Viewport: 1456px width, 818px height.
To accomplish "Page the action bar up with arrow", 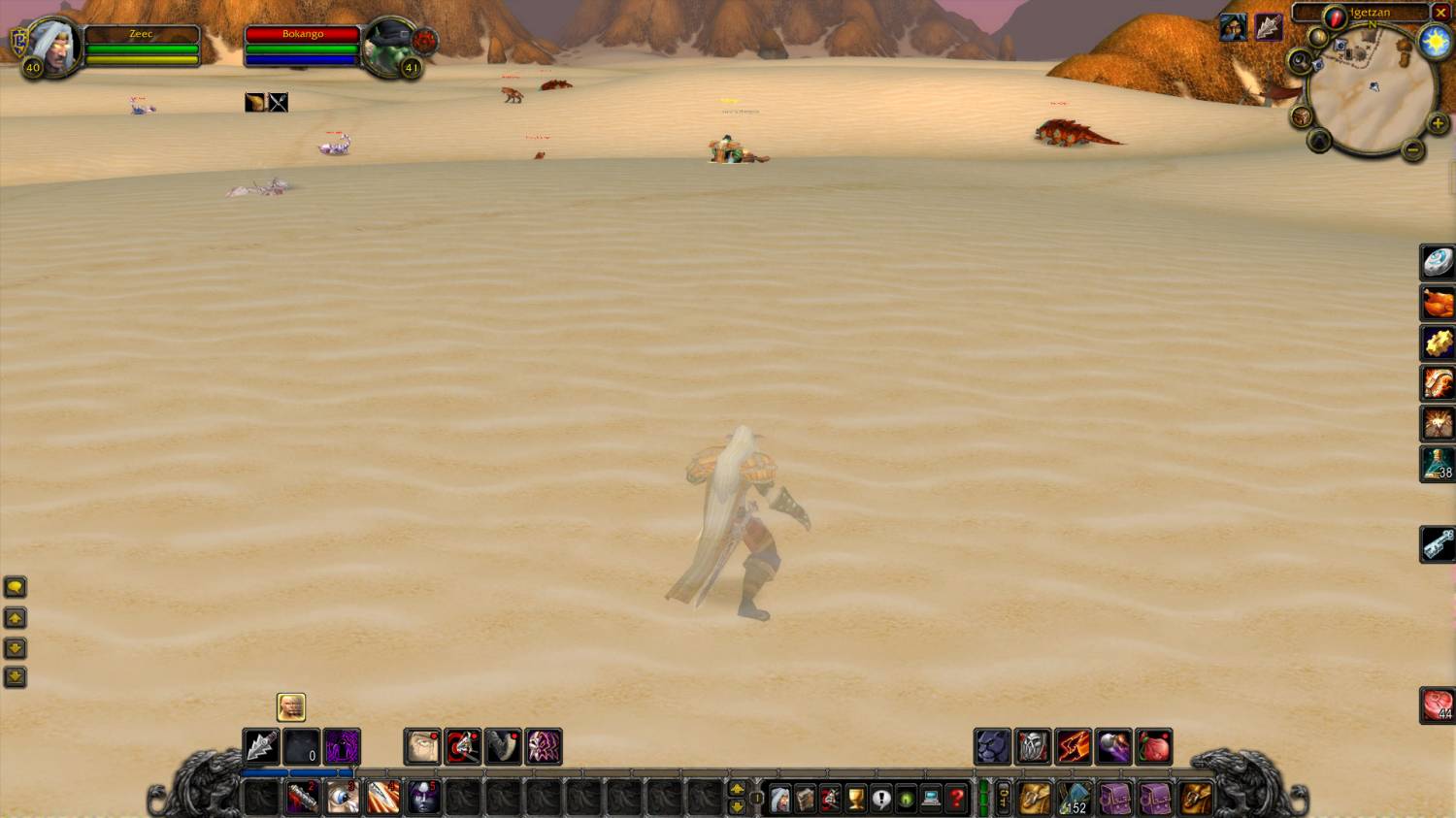I will [737, 789].
